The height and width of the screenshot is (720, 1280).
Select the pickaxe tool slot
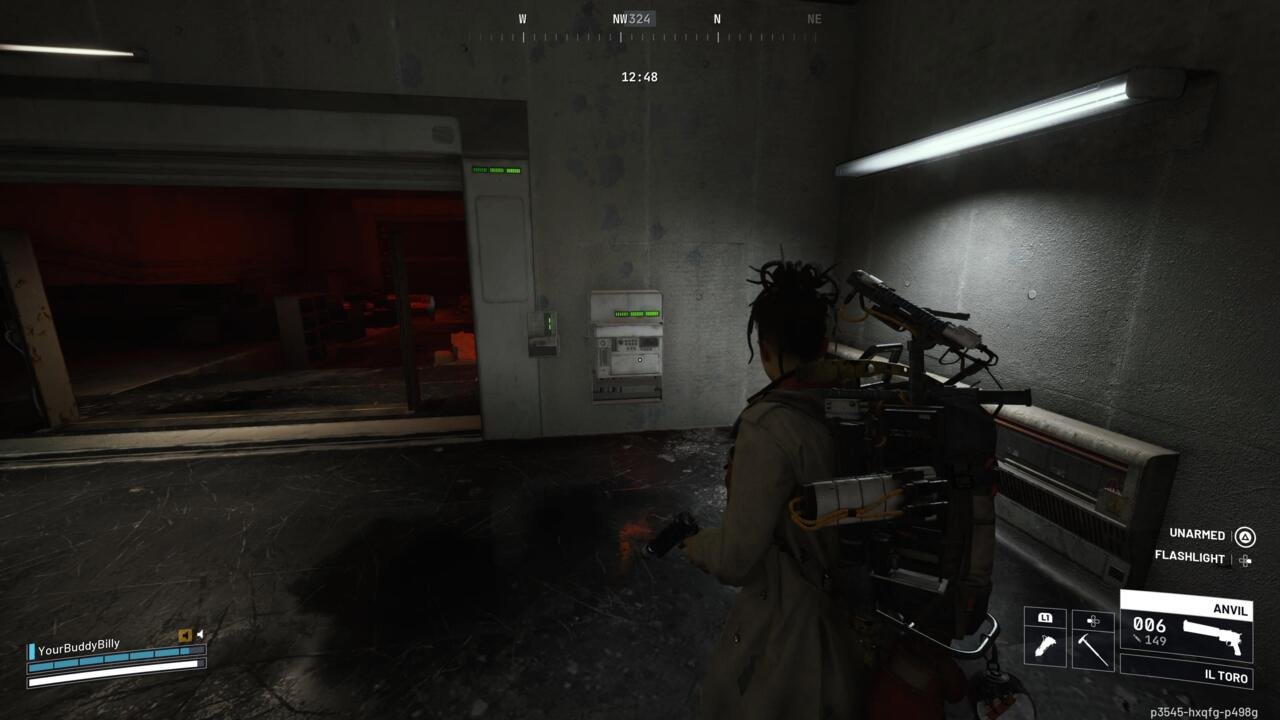tap(1093, 648)
